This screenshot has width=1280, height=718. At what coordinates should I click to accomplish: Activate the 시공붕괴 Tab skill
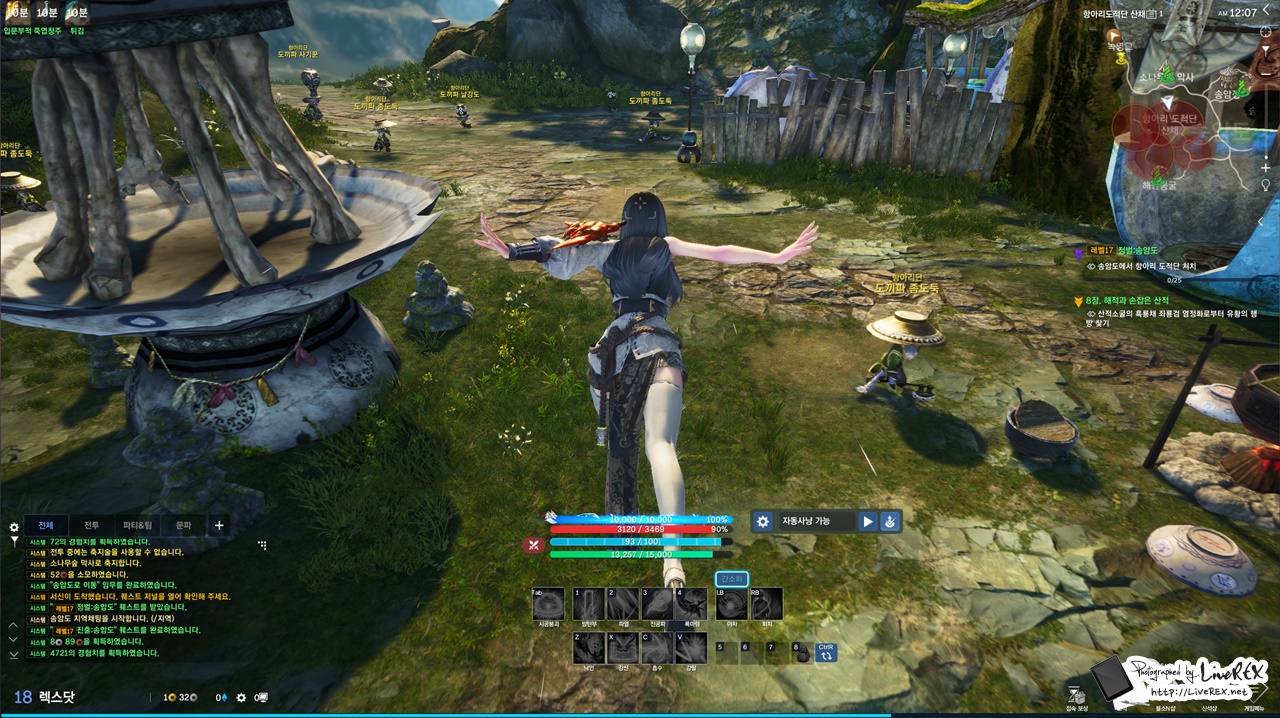point(548,604)
